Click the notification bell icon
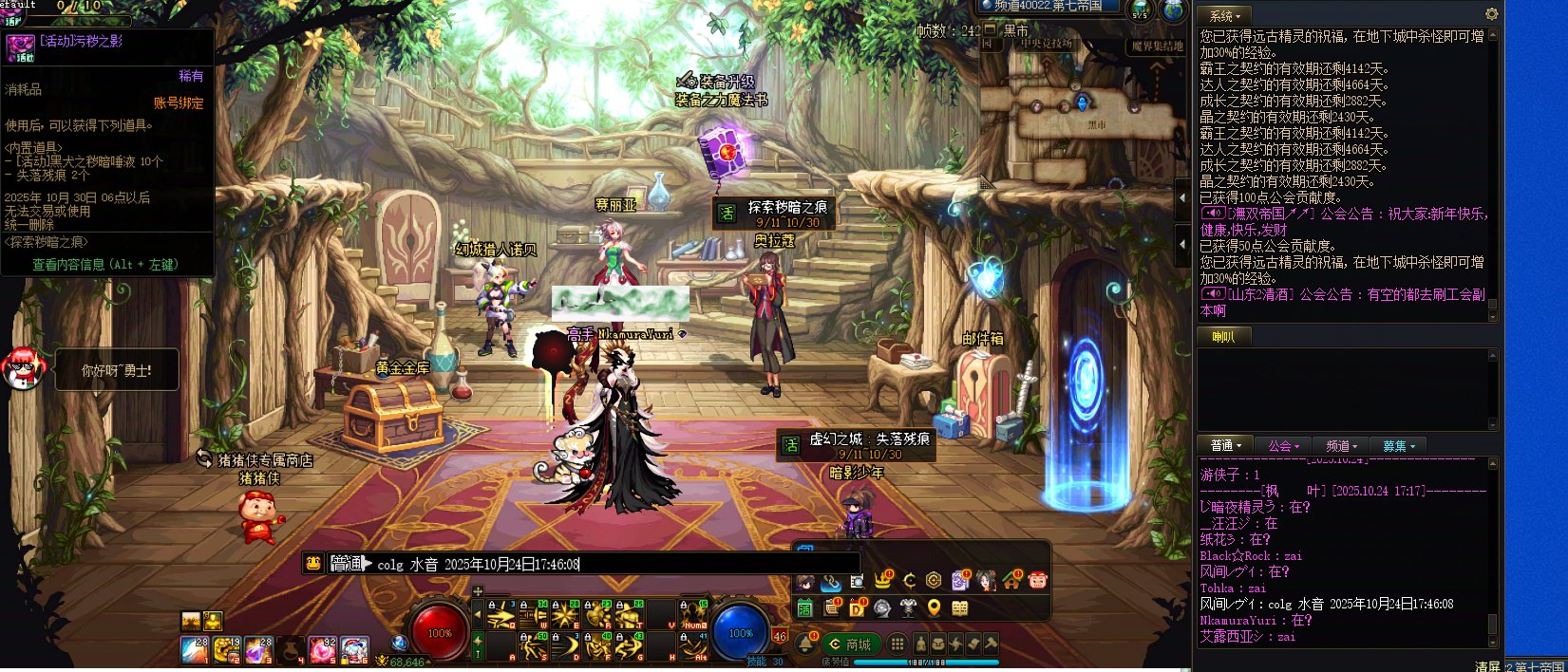 point(805,644)
